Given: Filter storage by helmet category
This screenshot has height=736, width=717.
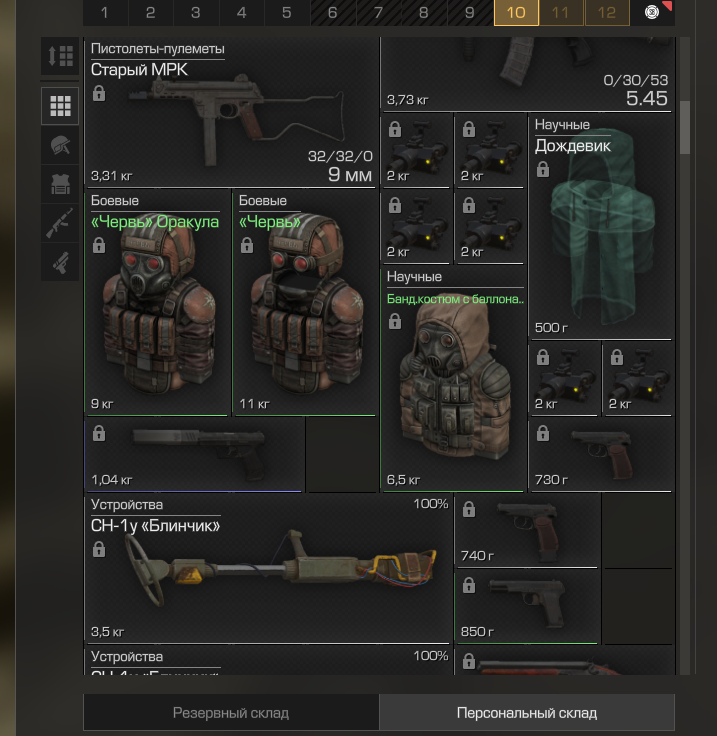Looking at the screenshot, I should pyautogui.click(x=60, y=145).
